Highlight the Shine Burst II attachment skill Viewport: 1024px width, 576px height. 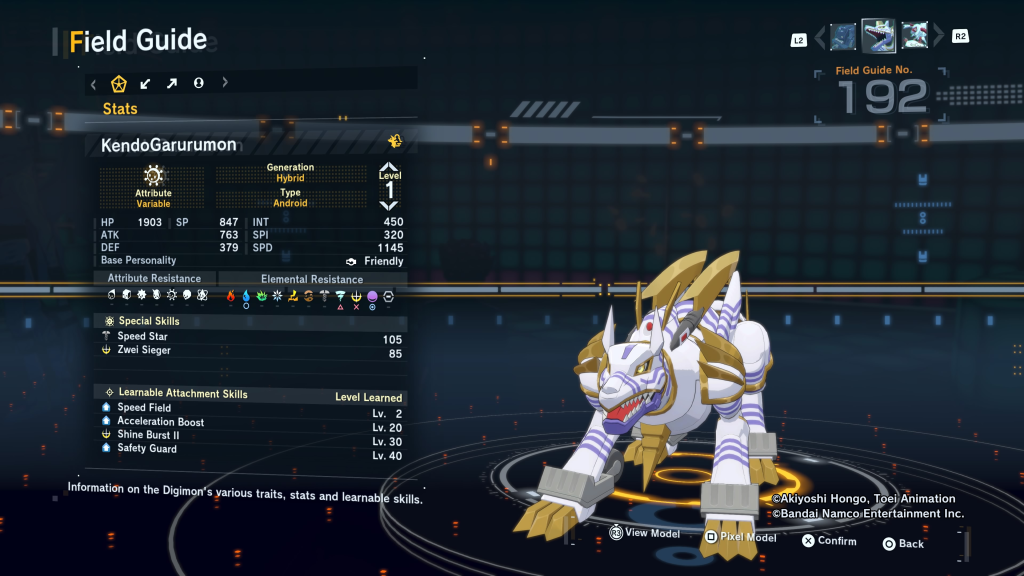click(250, 435)
